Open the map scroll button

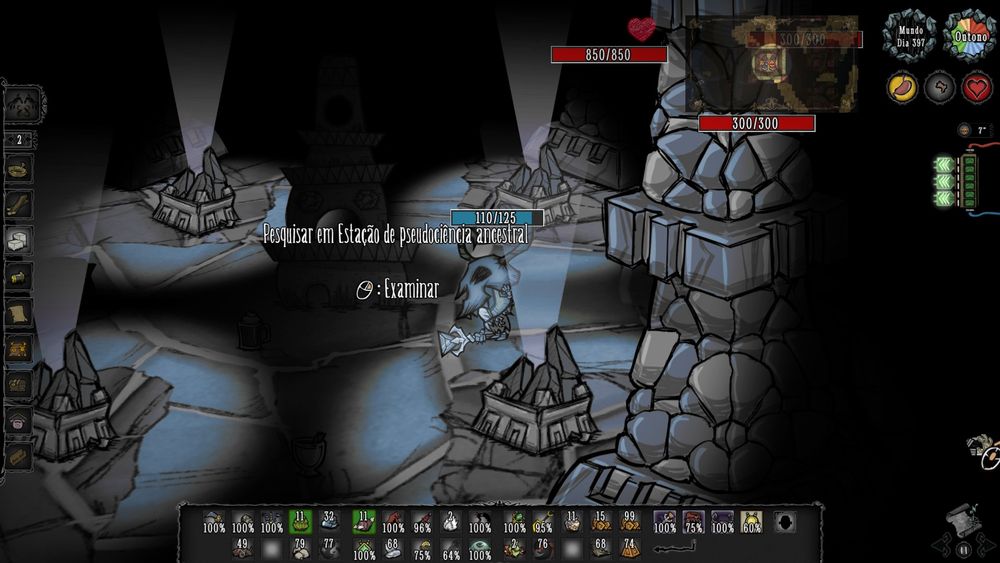coord(961,517)
